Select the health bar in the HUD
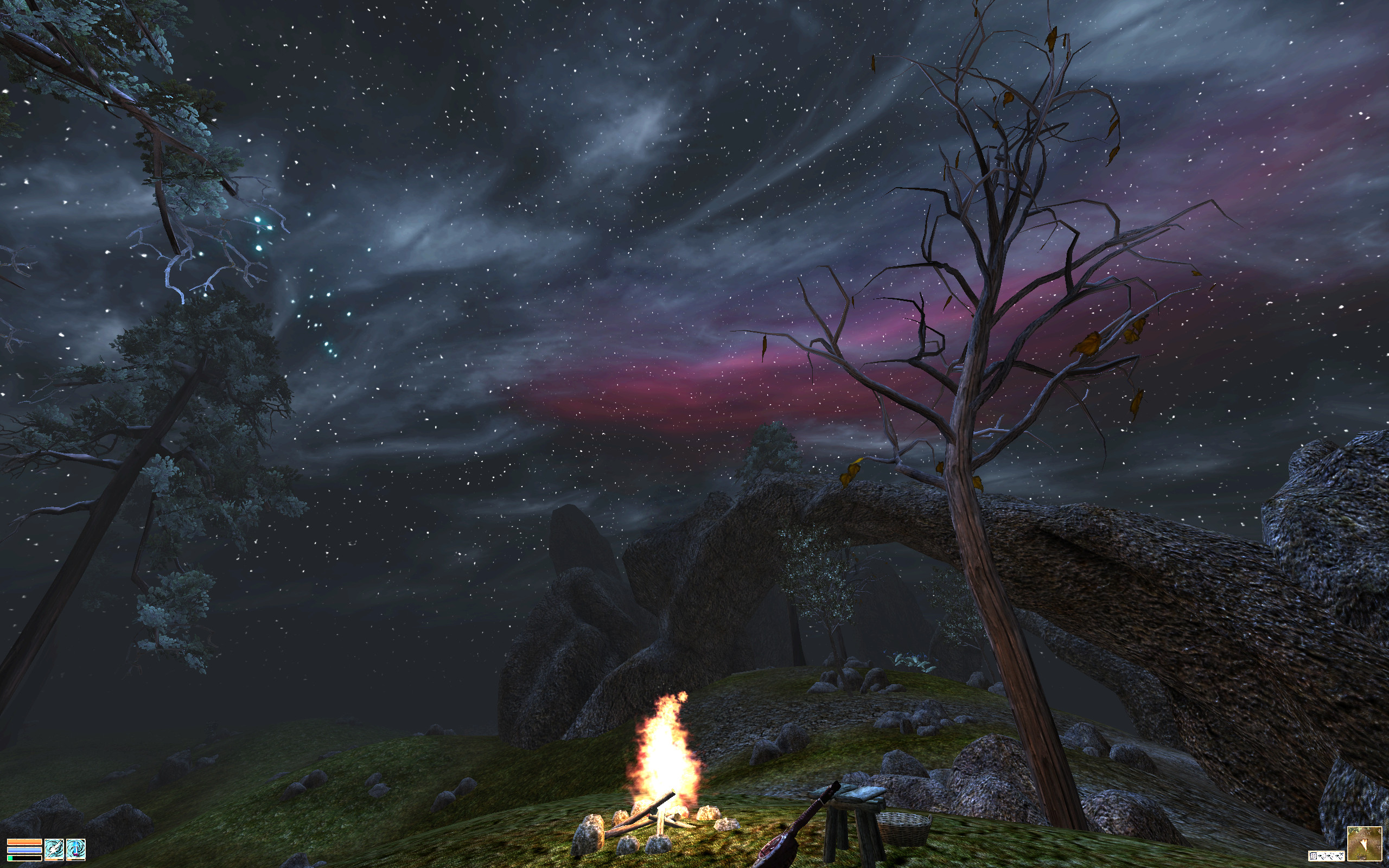Image resolution: width=1389 pixels, height=868 pixels. coord(24,842)
